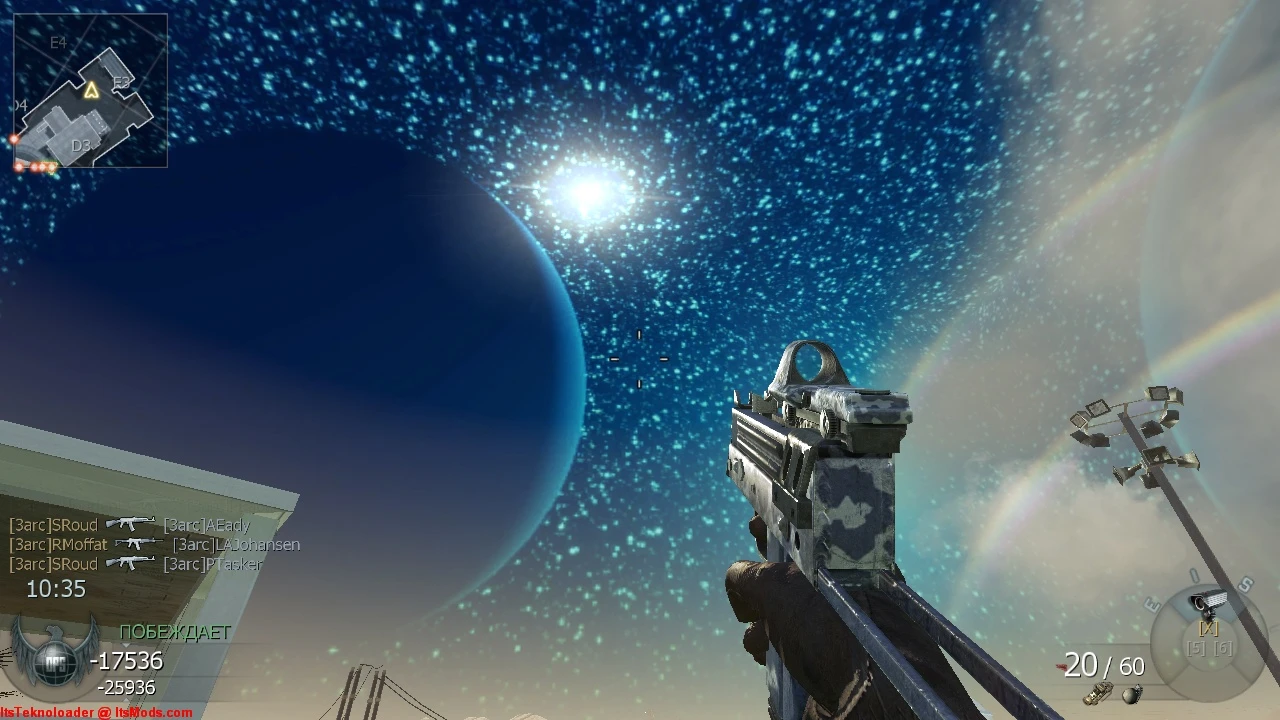Select the yellow player arrow on the minimap
This screenshot has height=720, width=1280.
point(92,90)
